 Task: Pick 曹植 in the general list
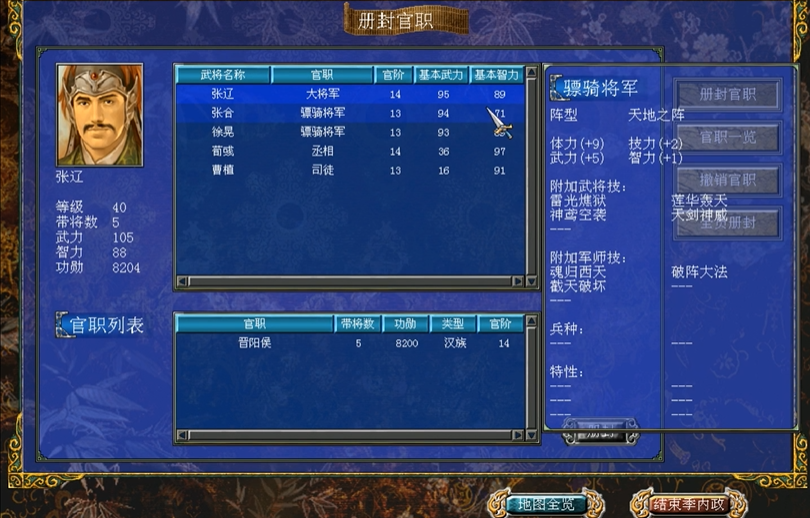tap(222, 170)
